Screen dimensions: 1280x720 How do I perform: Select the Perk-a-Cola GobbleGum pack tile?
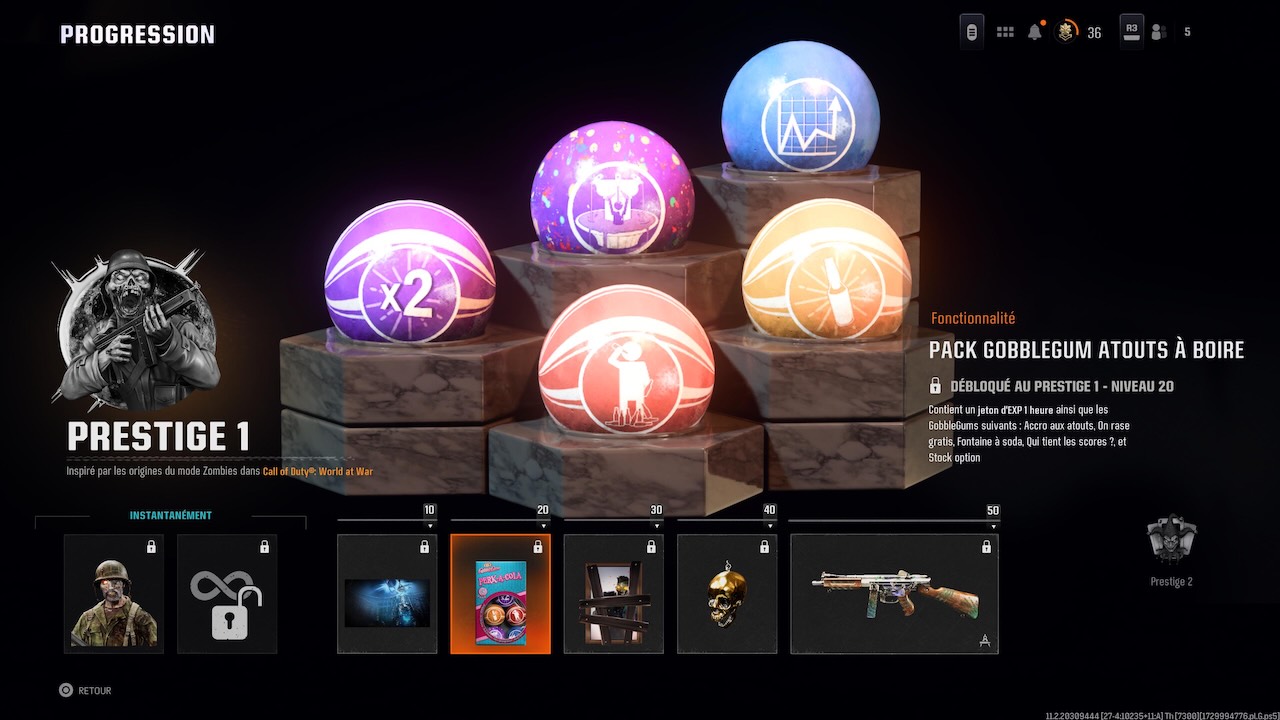click(500, 593)
